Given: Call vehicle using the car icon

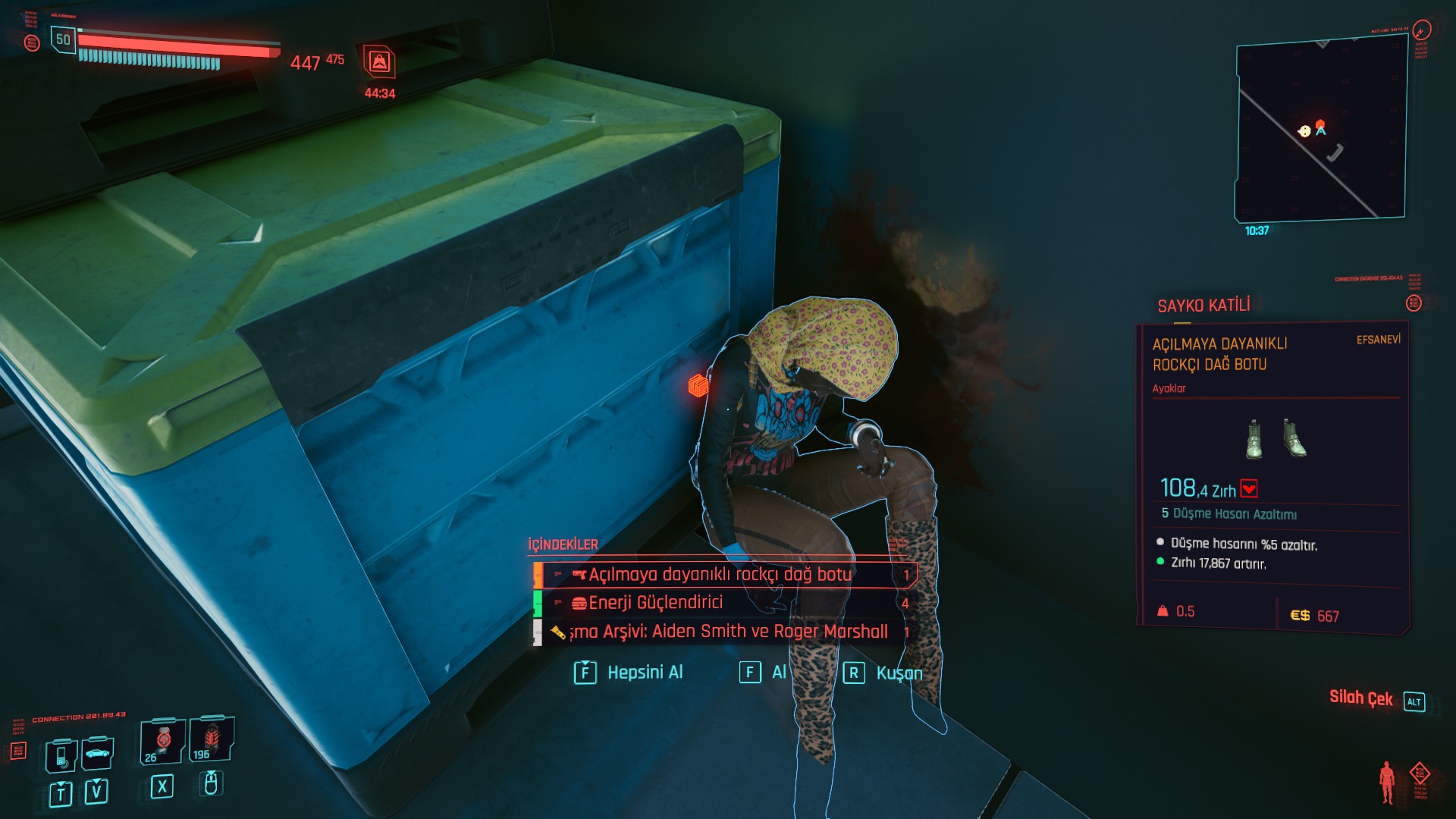Looking at the screenshot, I should (x=97, y=753).
